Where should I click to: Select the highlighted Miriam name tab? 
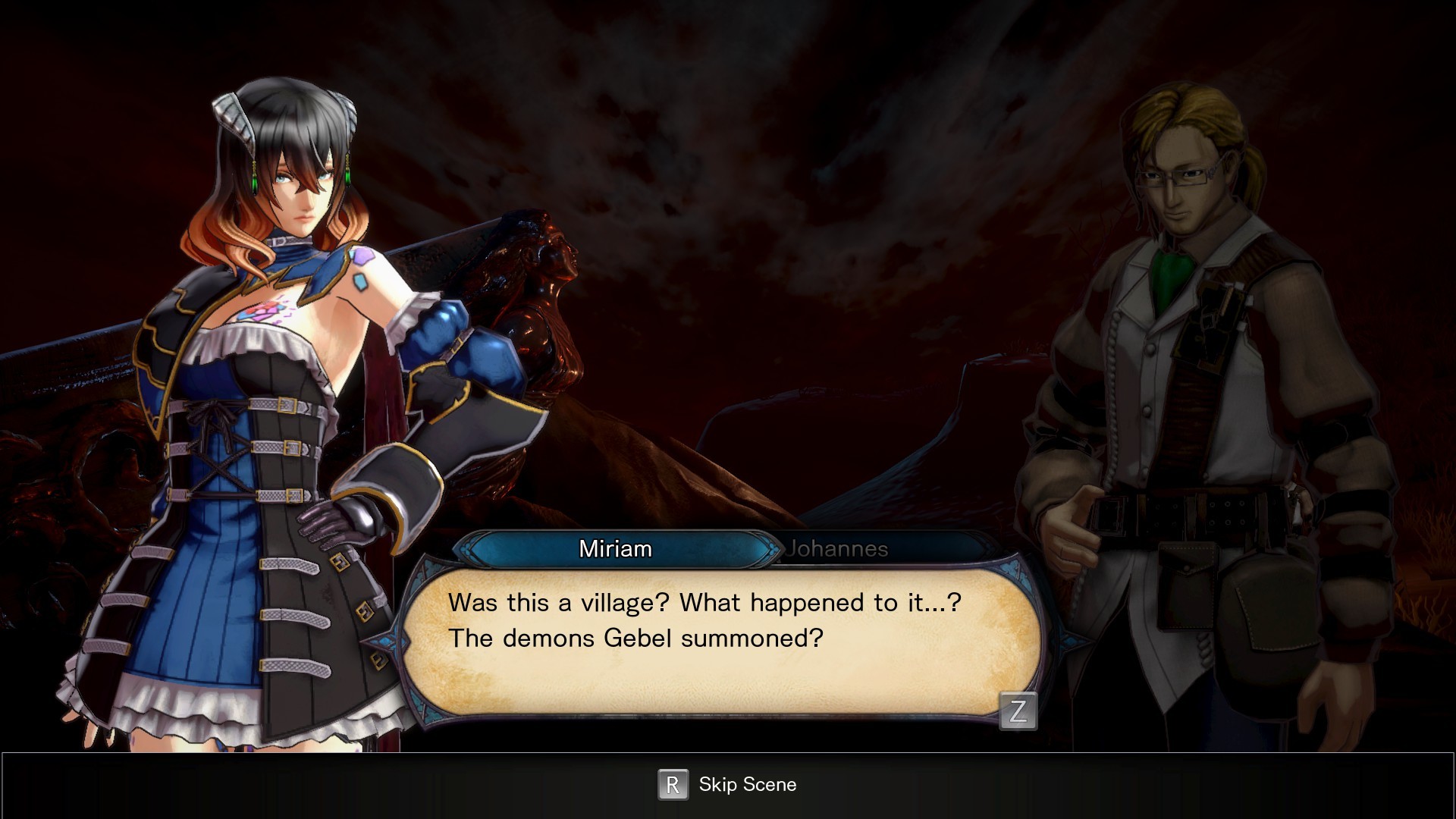[616, 549]
